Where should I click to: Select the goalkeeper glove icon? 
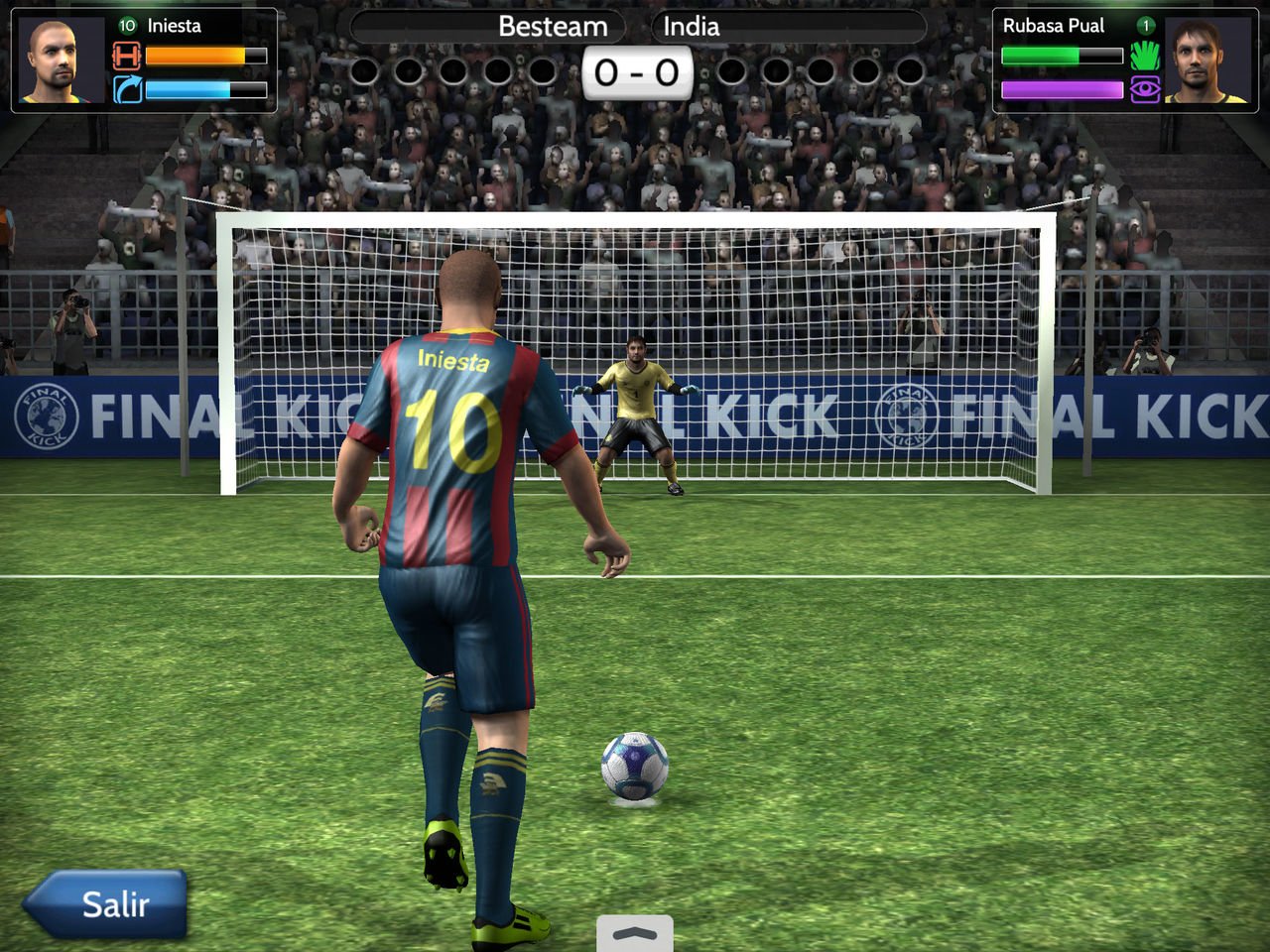[1145, 57]
